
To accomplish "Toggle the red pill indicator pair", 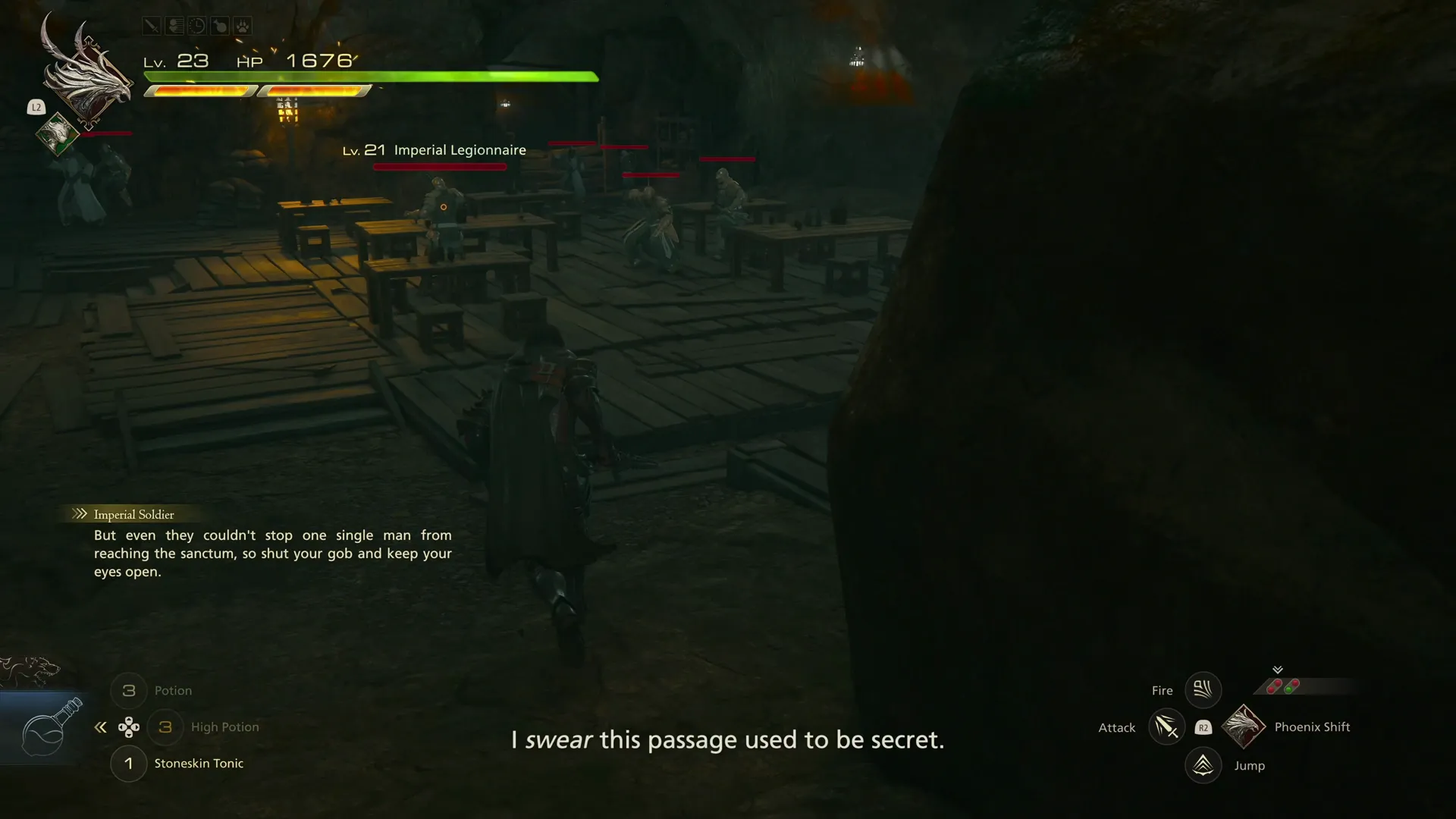I will (x=1273, y=686).
